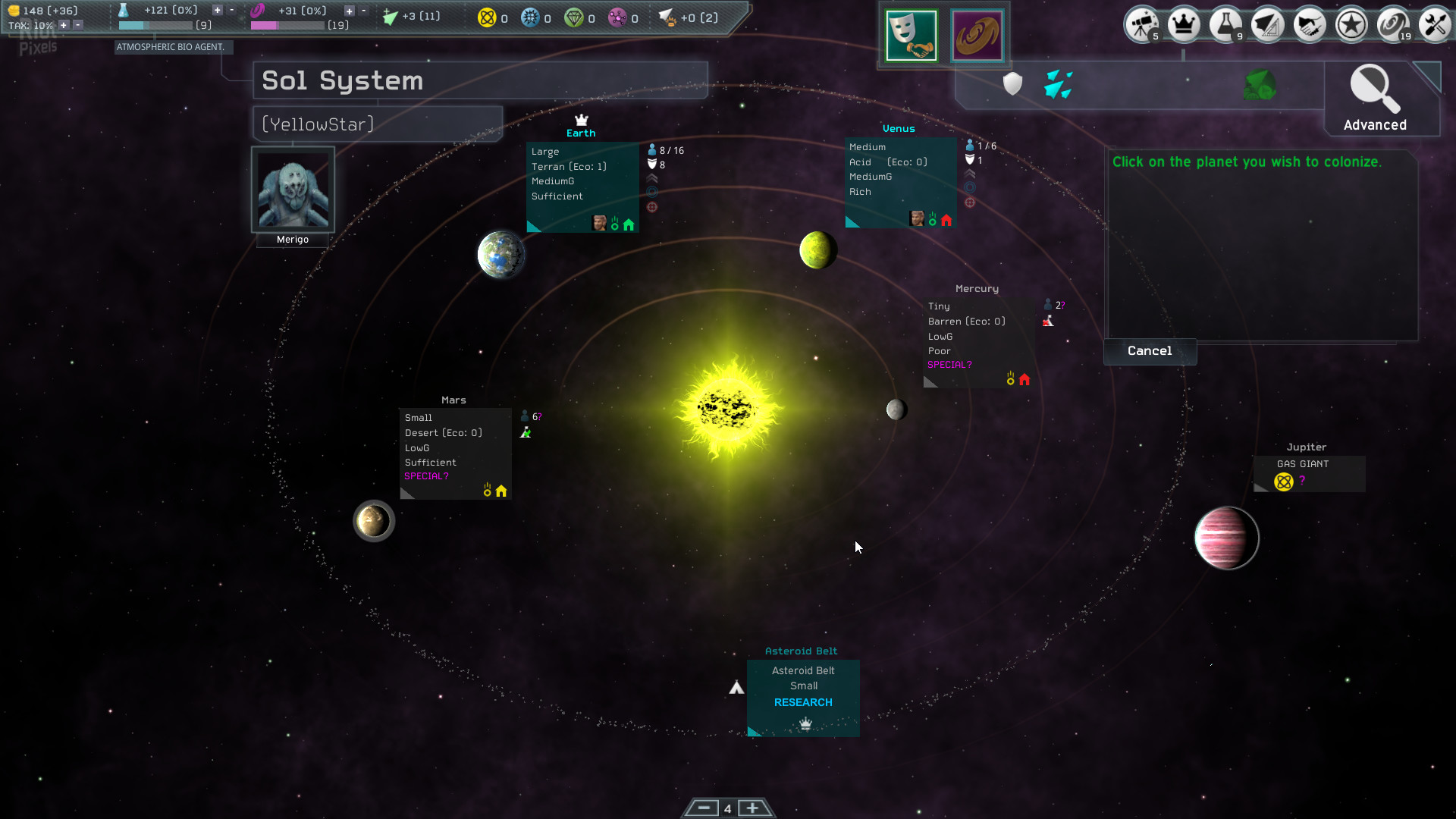Open the galaxy spiral menu
The width and height of the screenshot is (1456, 819).
(x=1393, y=25)
